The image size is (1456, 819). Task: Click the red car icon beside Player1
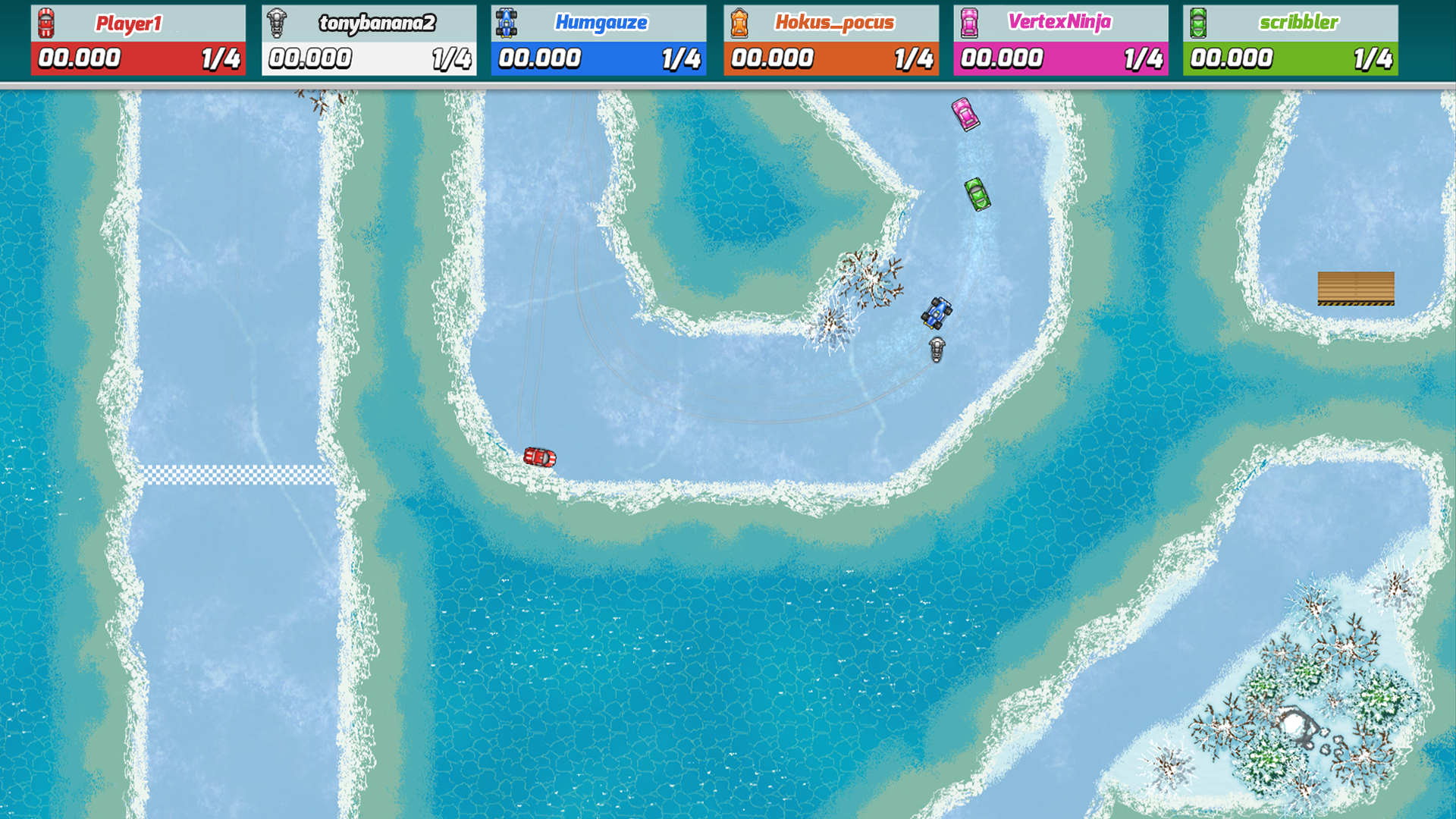pos(45,22)
